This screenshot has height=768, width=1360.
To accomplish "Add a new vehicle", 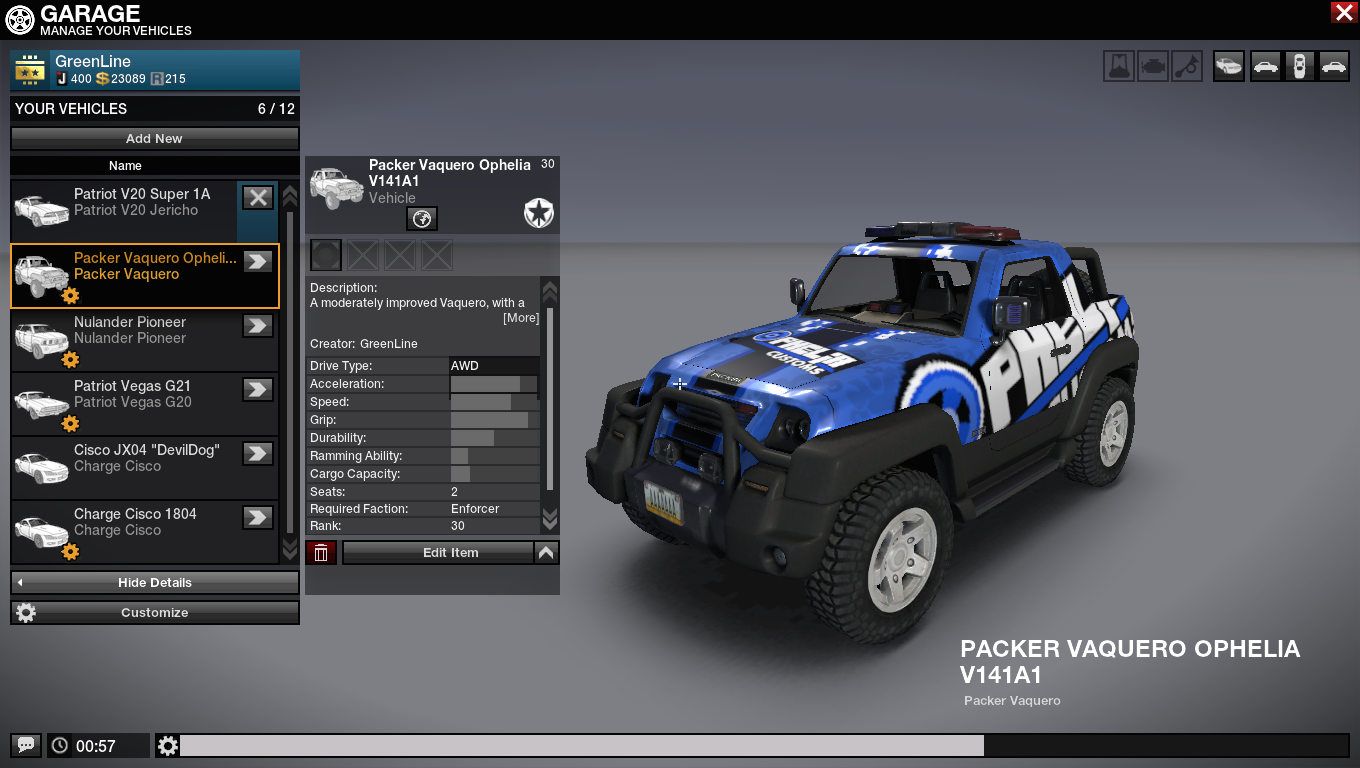I will pyautogui.click(x=155, y=139).
